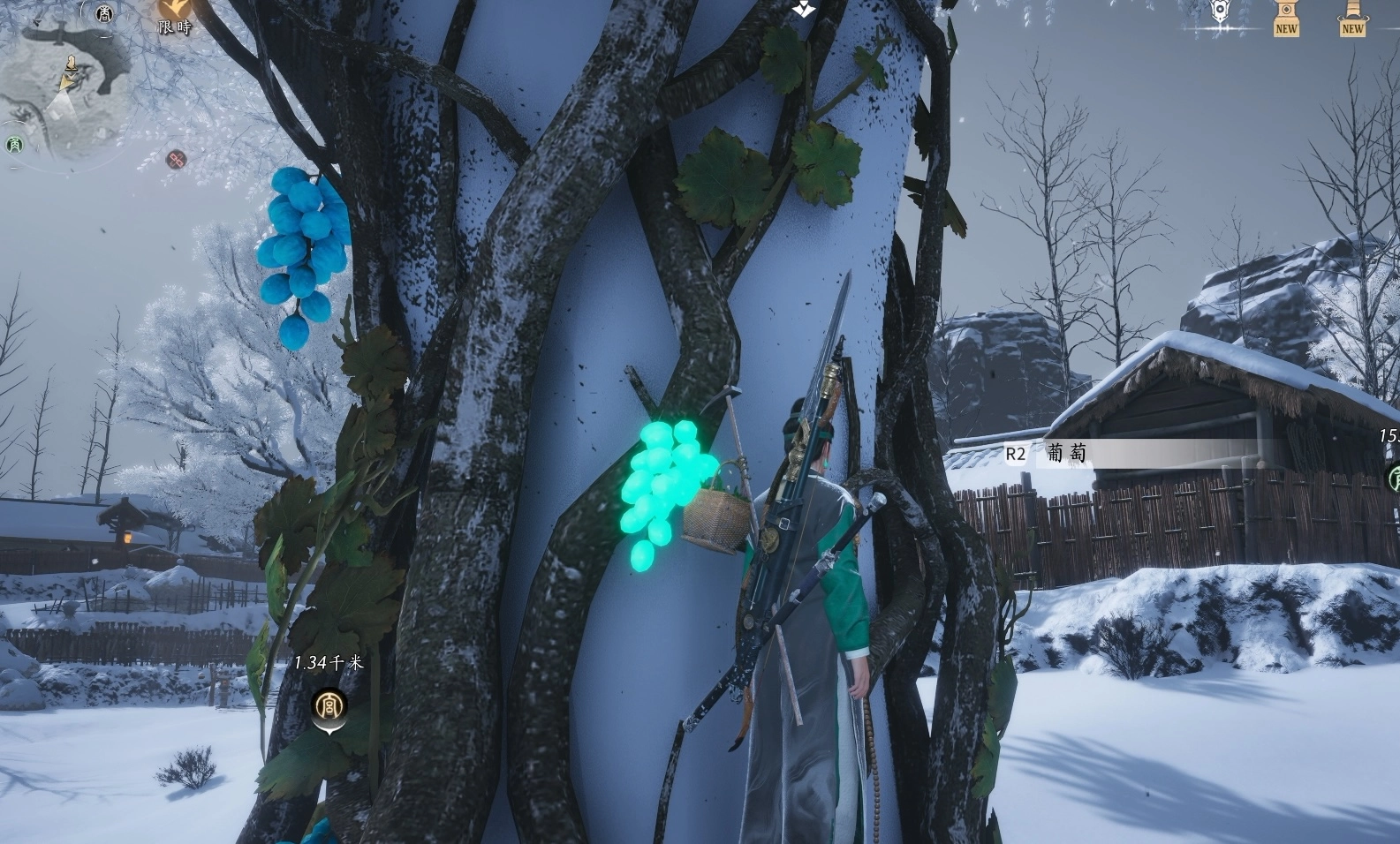
Task: Open the rightmost gold NEW banner icon
Action: click(1352, 16)
